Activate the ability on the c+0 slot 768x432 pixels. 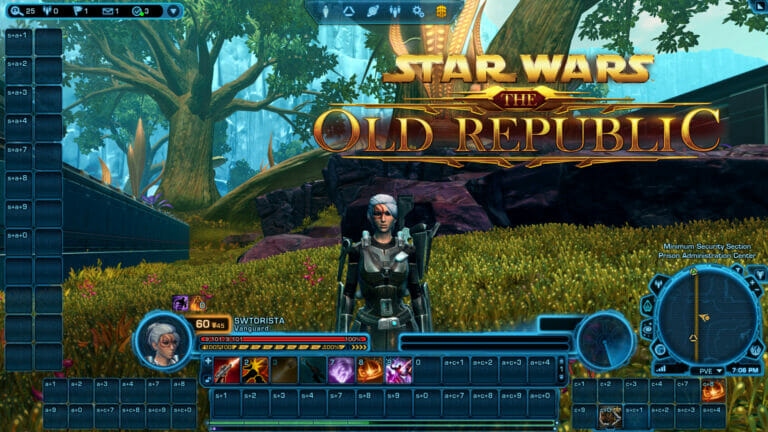pos(610,416)
